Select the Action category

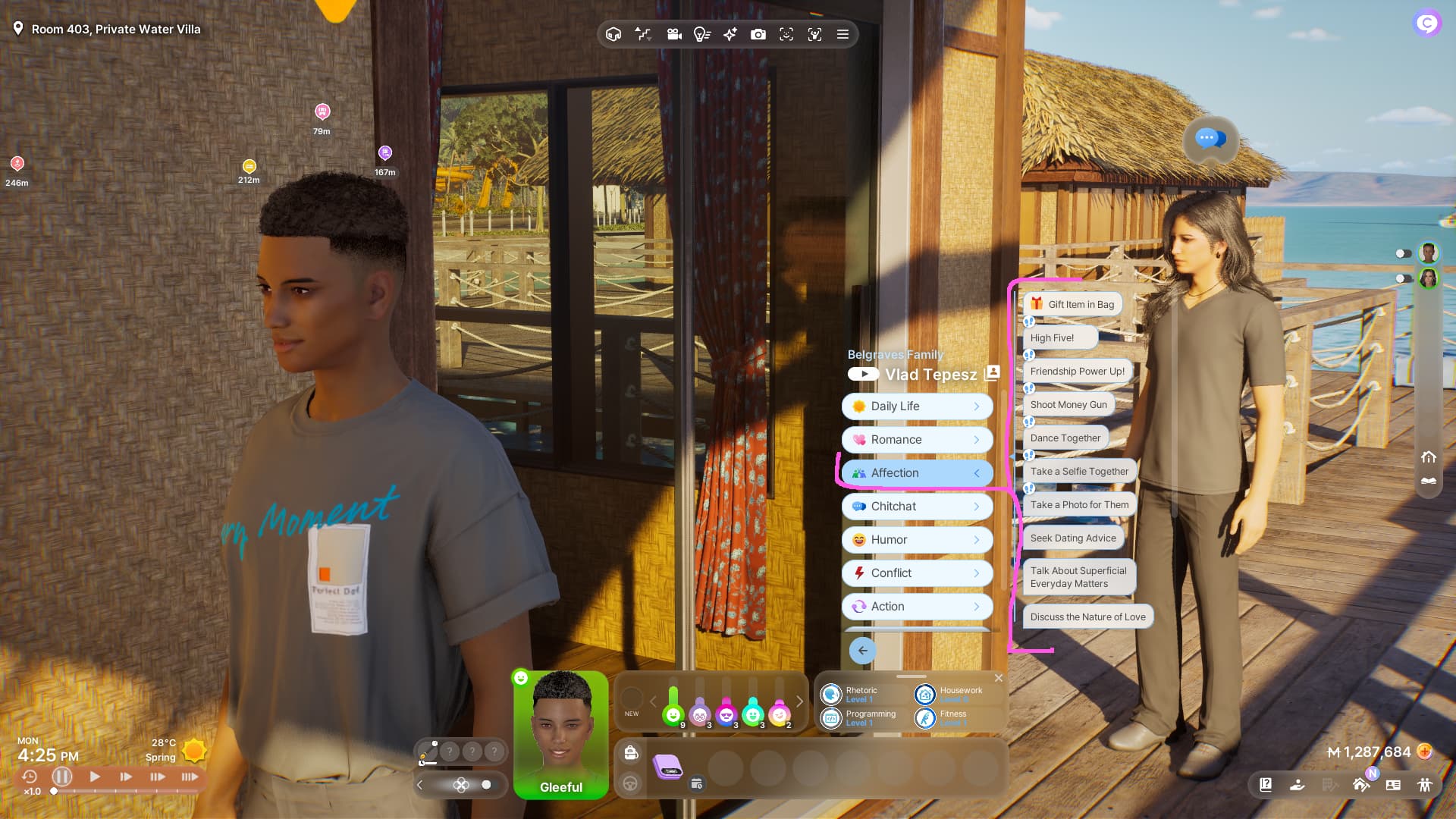917,607
